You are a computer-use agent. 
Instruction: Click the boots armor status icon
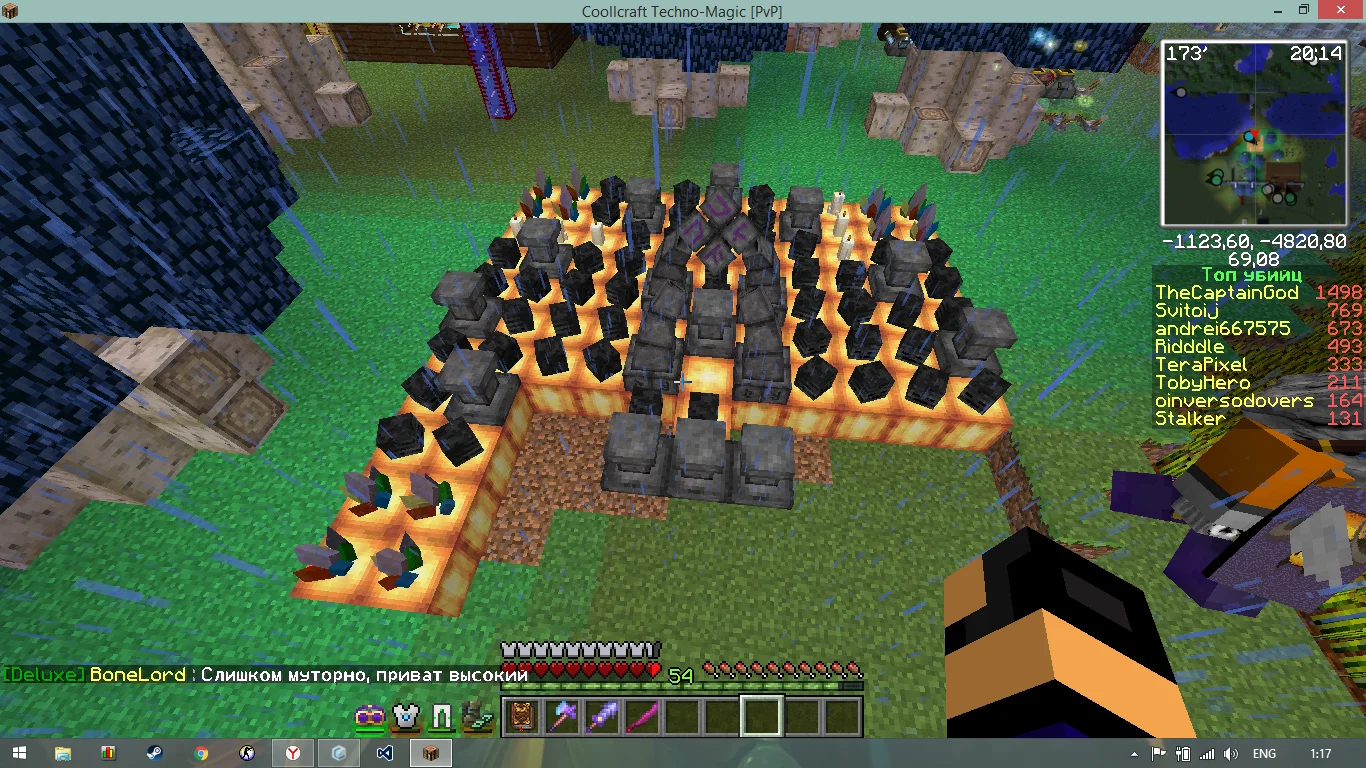tap(477, 717)
